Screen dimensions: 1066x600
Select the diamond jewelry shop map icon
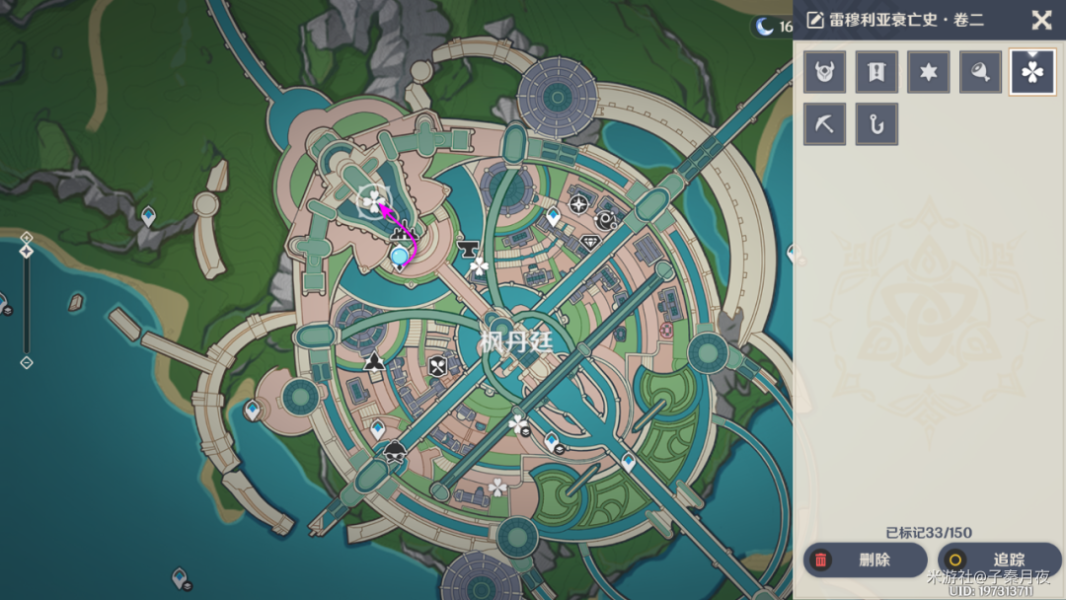click(x=591, y=243)
